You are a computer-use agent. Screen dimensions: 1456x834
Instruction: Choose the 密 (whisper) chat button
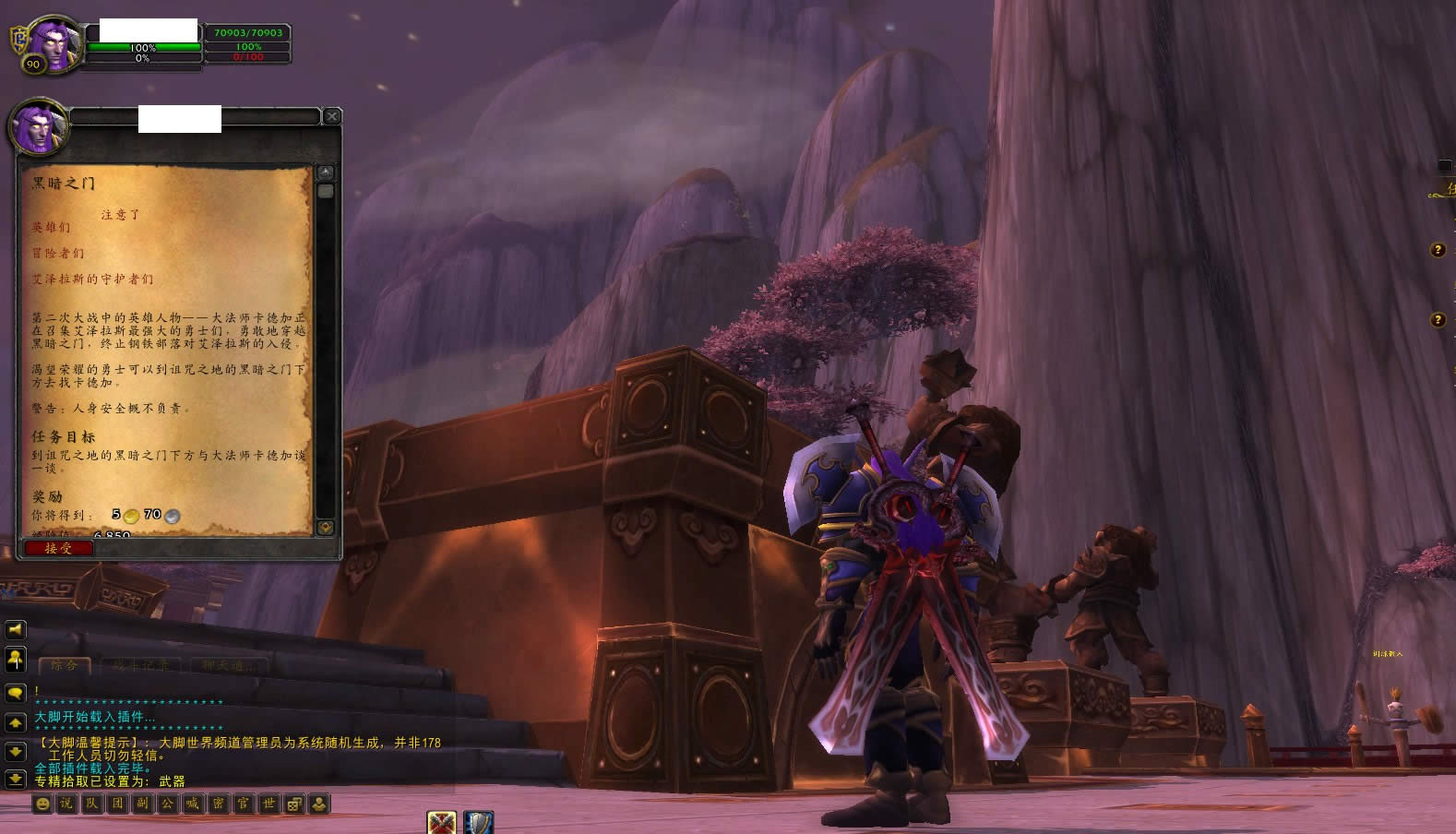pos(218,804)
